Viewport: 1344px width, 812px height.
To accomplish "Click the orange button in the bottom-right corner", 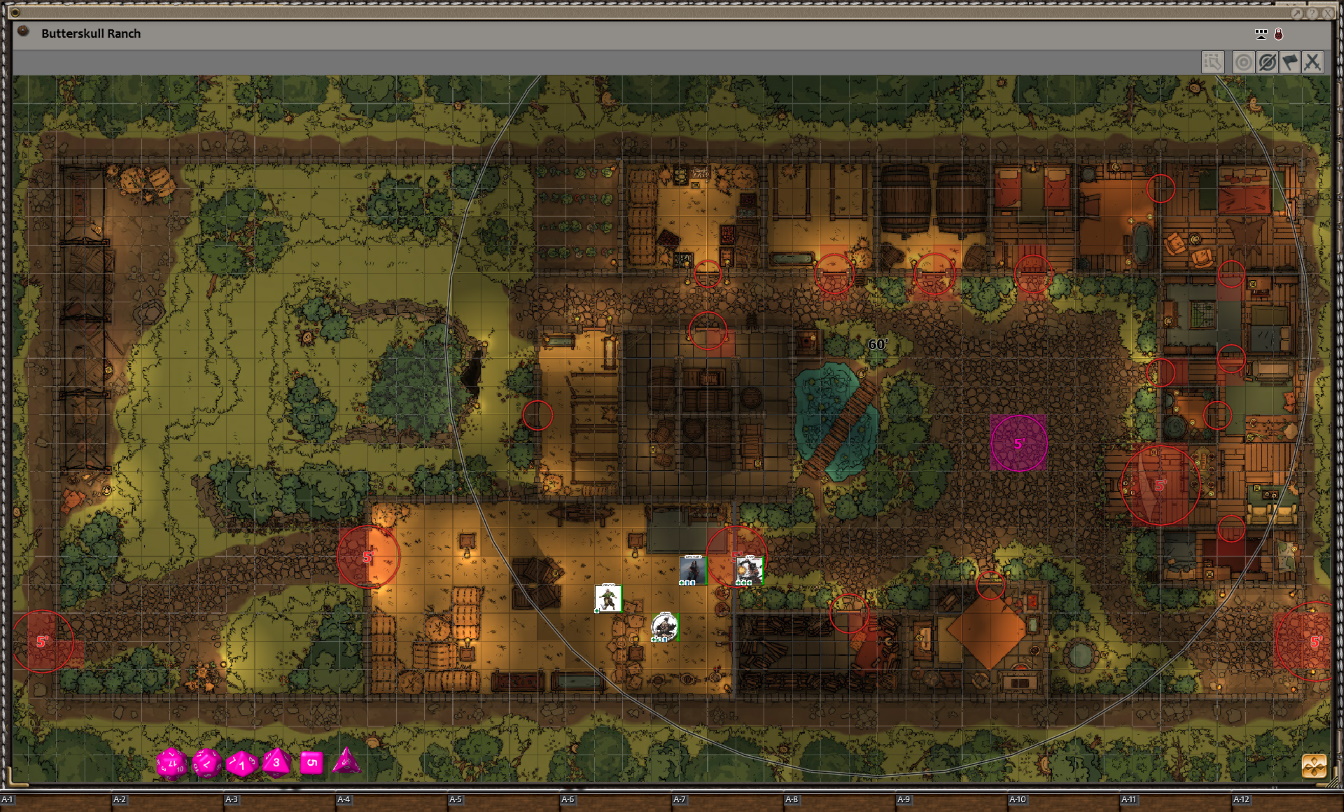I will pos(1314,767).
